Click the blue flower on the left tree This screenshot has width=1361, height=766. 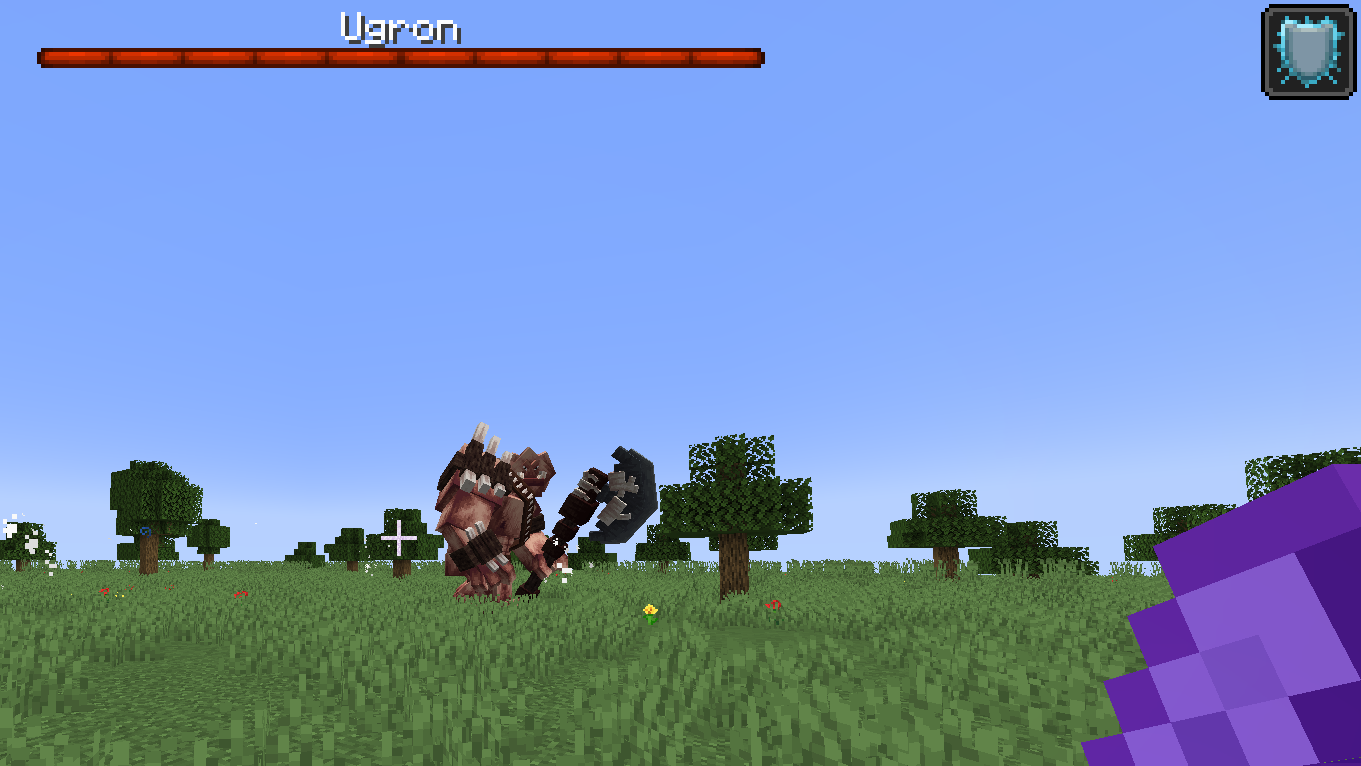point(145,531)
